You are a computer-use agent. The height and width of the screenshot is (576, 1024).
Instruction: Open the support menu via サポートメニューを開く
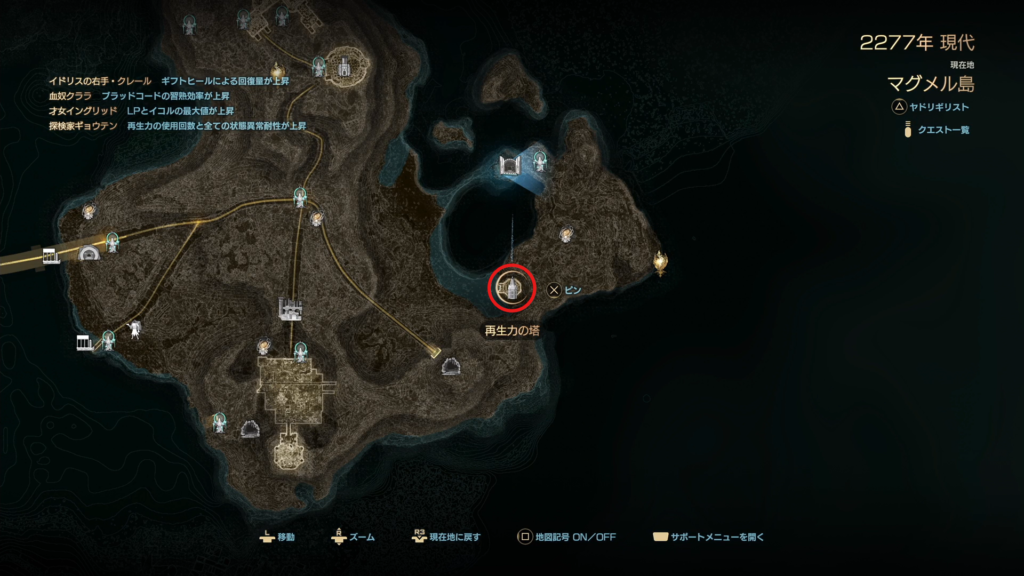coord(708,537)
